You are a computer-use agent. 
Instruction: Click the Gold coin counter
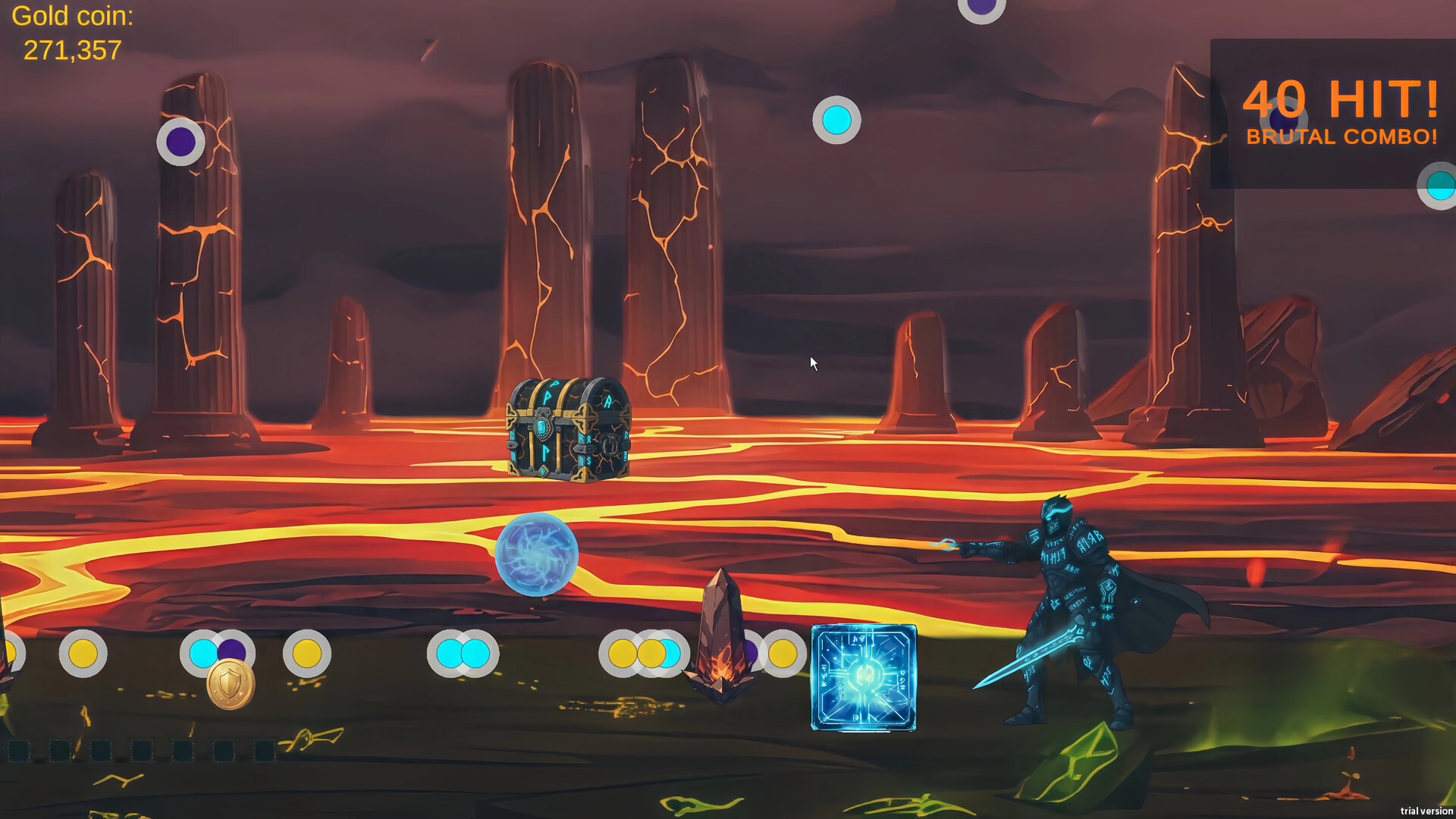[73, 32]
